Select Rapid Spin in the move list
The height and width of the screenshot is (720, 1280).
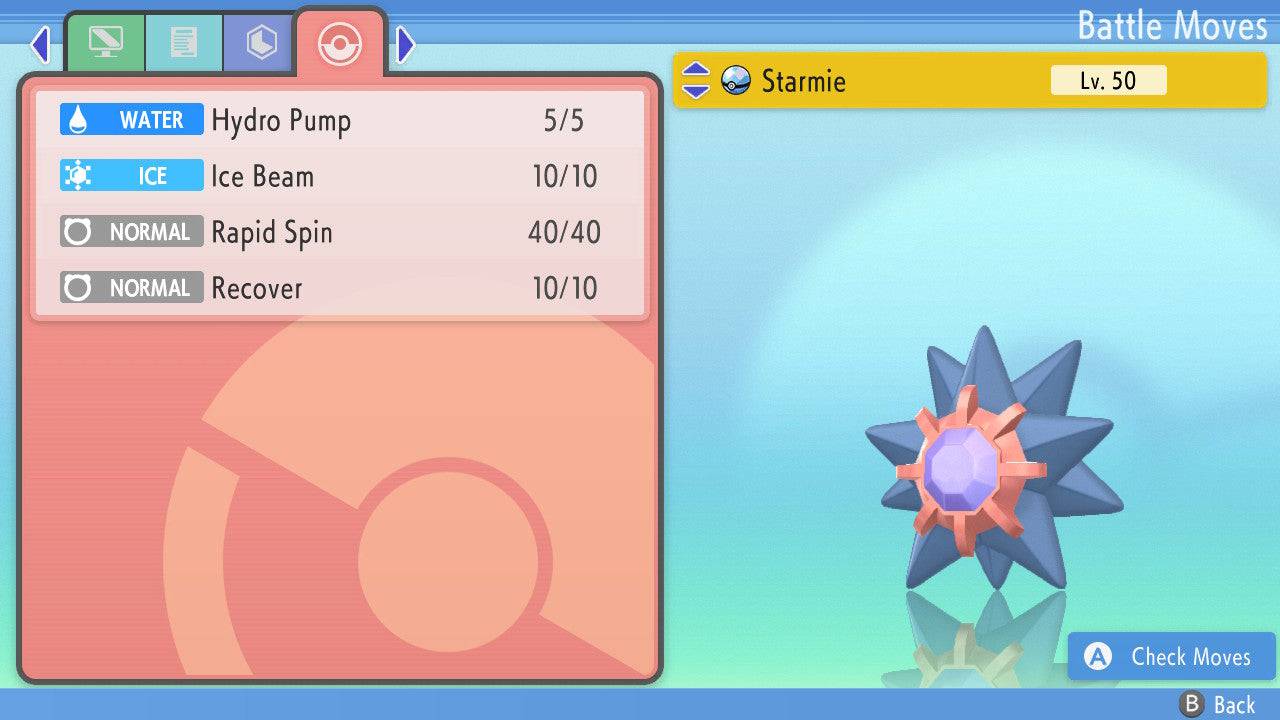pyautogui.click(x=340, y=233)
